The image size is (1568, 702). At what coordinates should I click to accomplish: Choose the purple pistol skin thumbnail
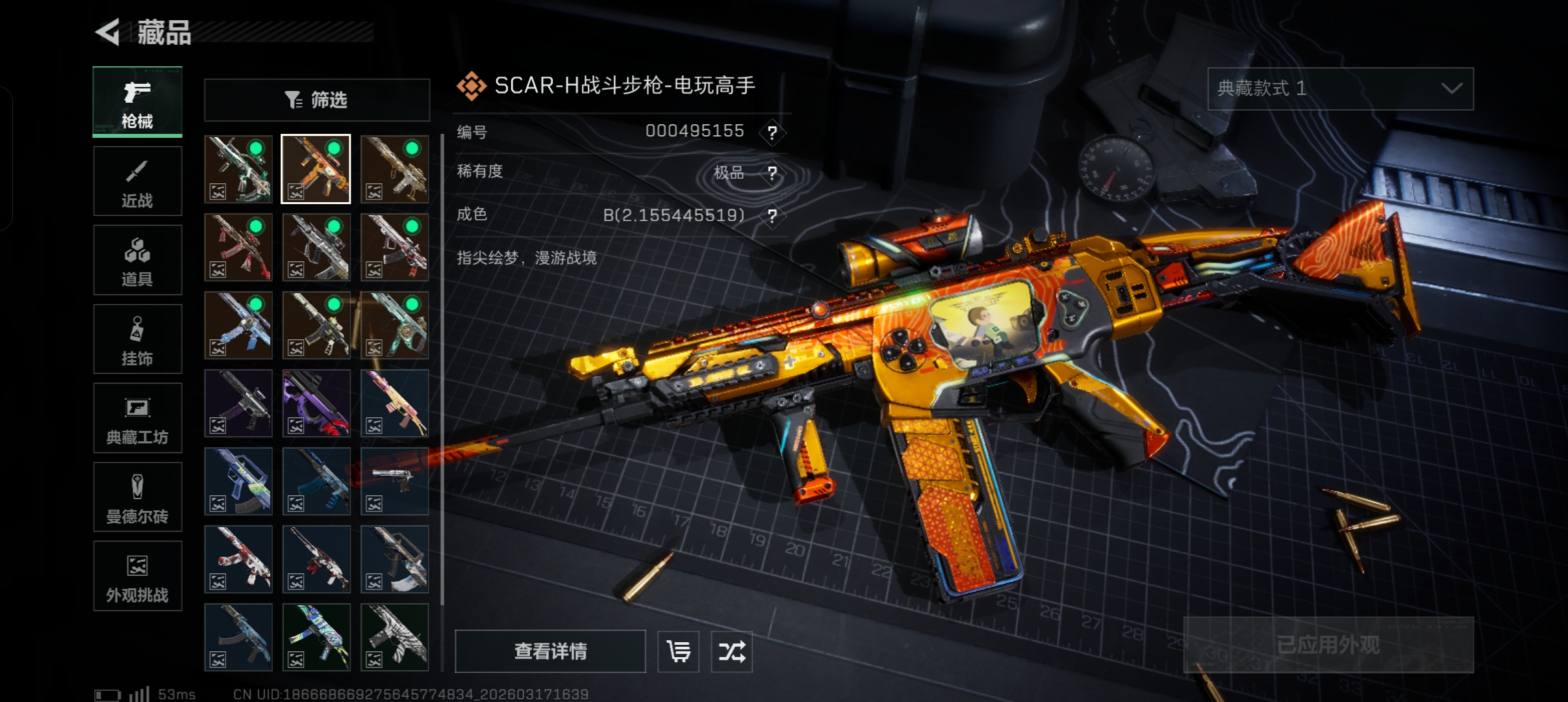(316, 403)
